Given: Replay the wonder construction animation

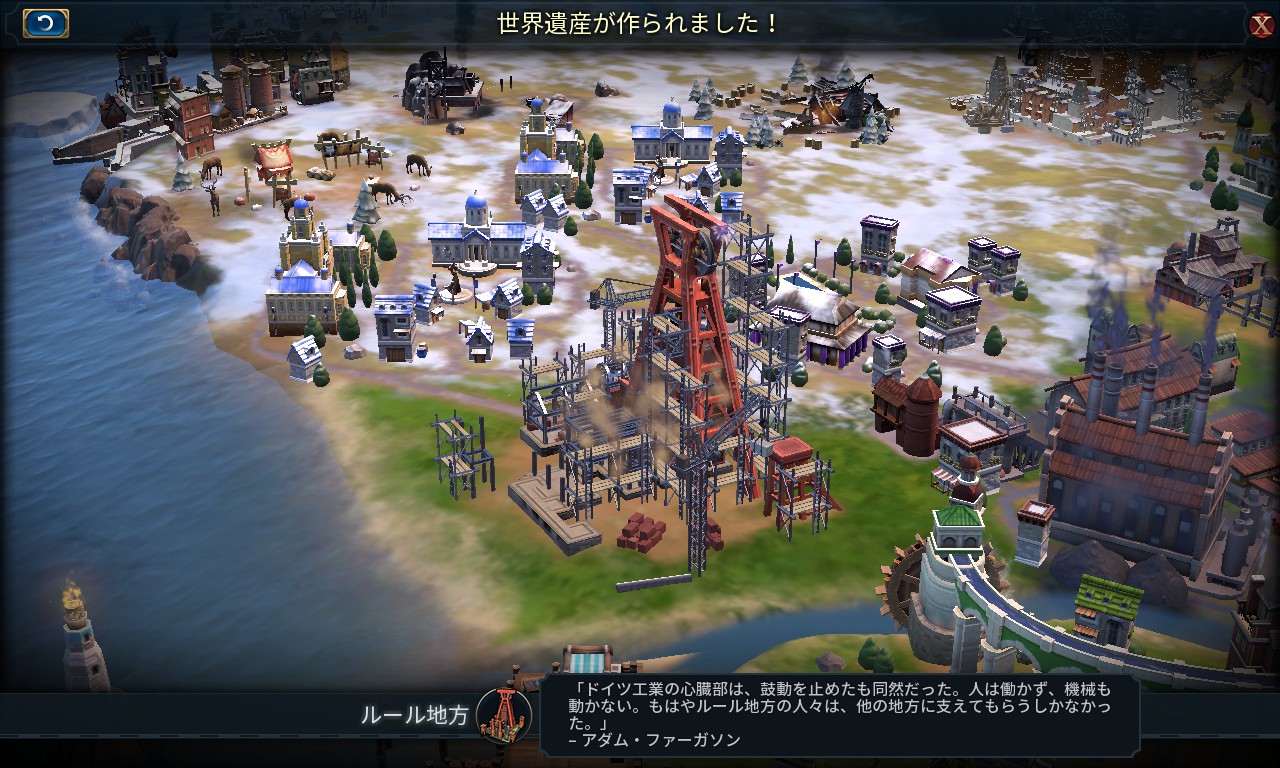Looking at the screenshot, I should tap(45, 23).
